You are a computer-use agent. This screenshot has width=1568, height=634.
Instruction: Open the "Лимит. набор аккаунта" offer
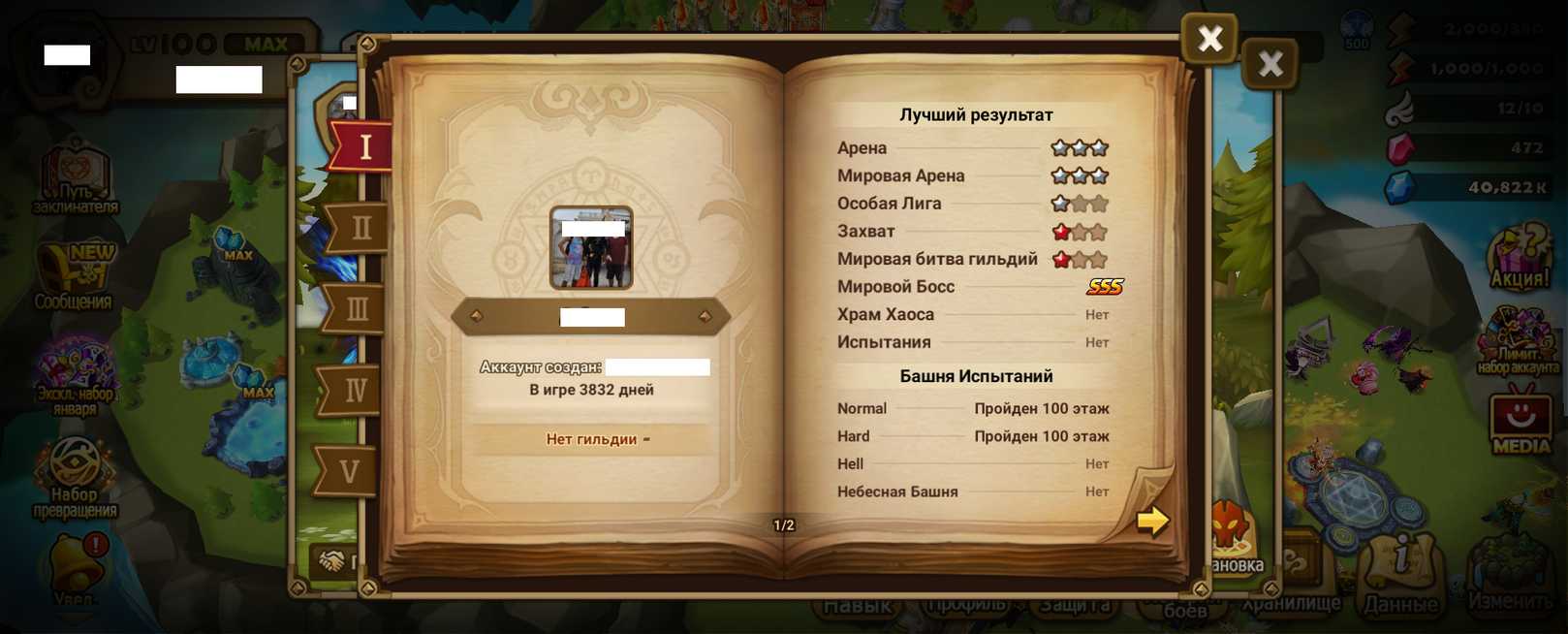[1518, 339]
